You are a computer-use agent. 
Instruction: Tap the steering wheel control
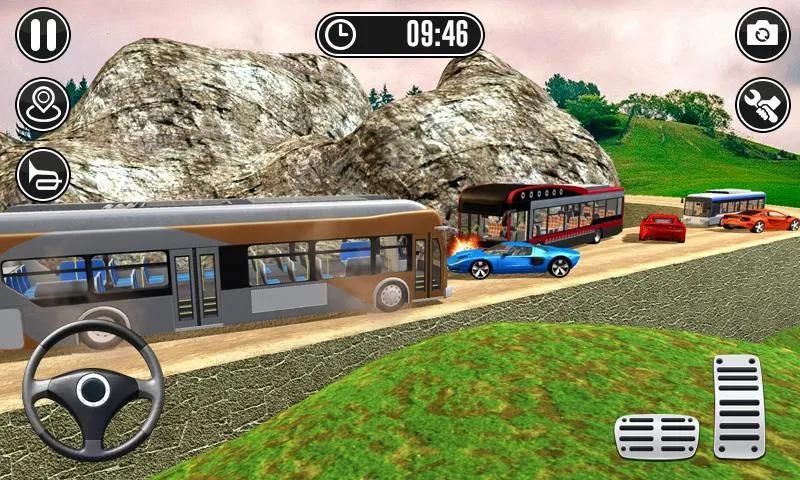click(93, 389)
